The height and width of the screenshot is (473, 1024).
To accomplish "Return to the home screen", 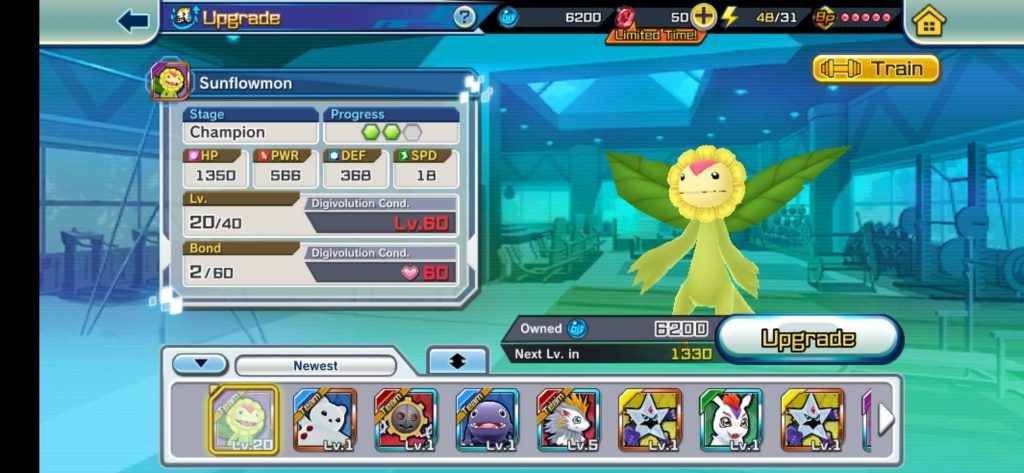I will pyautogui.click(x=929, y=21).
